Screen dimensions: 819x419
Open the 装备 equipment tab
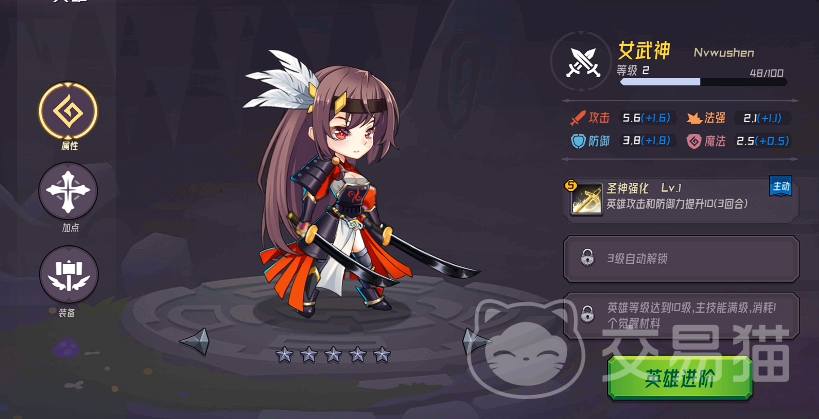tap(68, 273)
